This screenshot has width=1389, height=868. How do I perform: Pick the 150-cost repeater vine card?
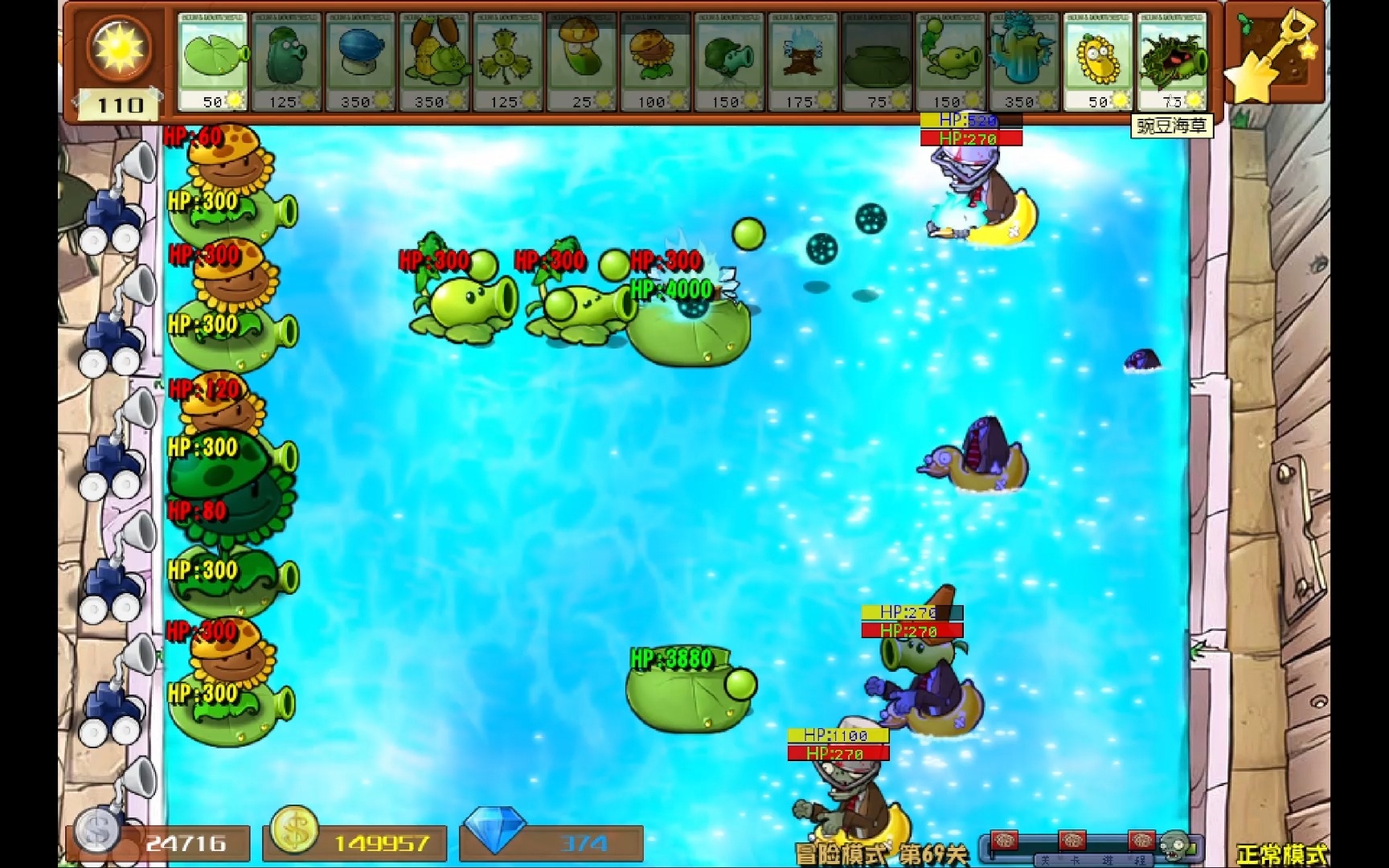(x=951, y=61)
